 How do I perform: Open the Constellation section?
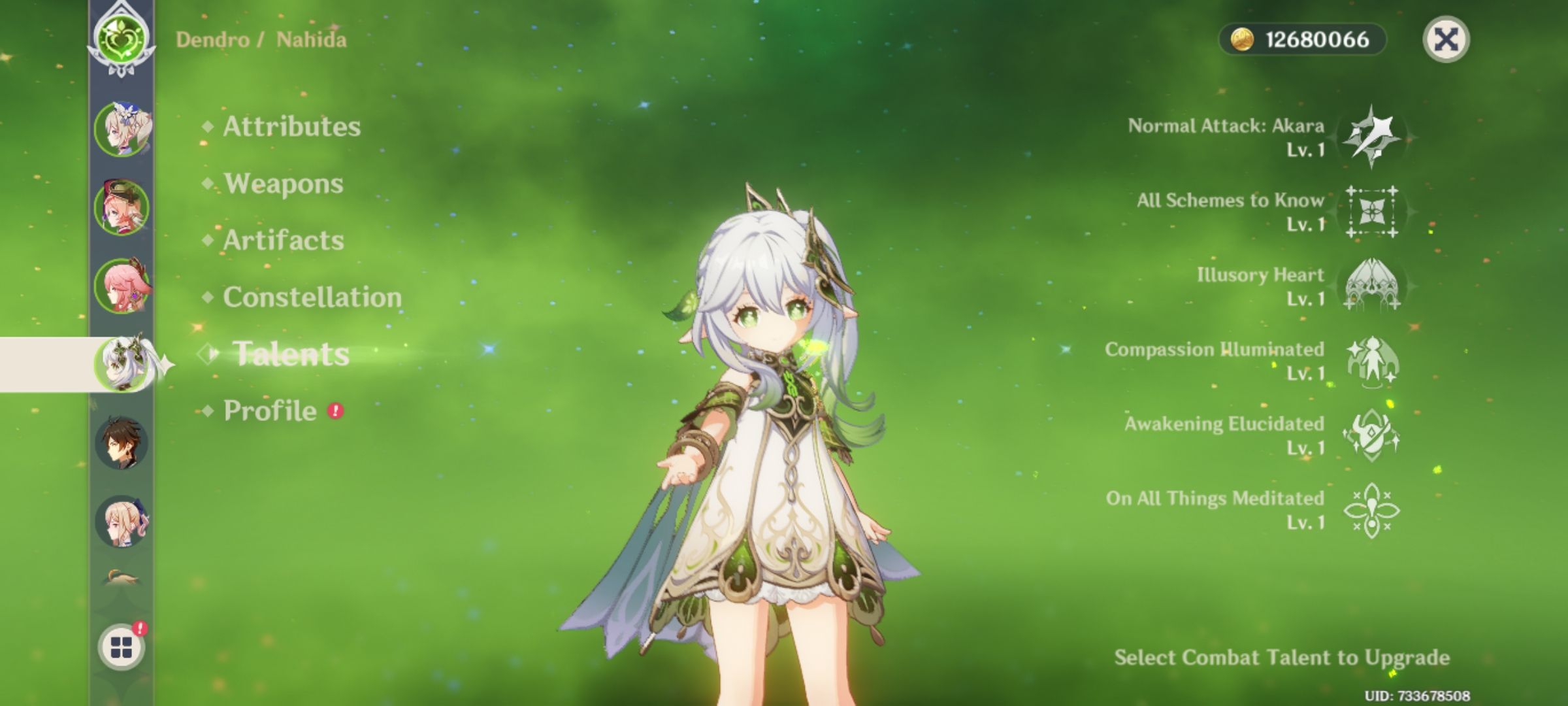(x=312, y=297)
